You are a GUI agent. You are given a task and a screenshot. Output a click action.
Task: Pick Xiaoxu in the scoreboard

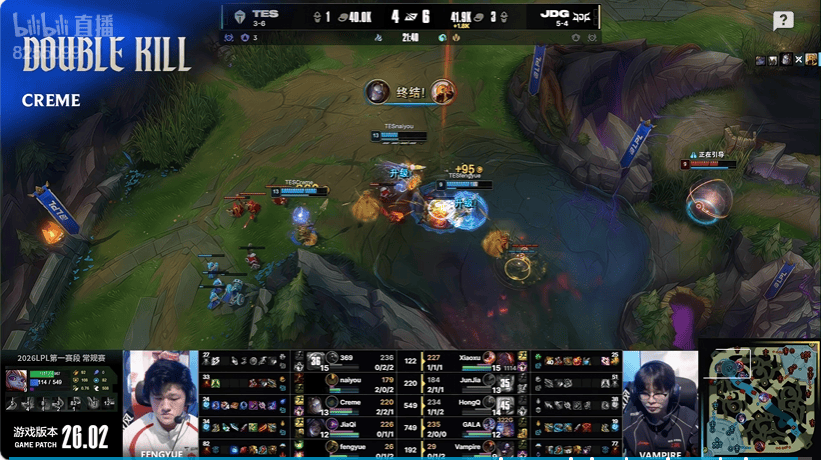[x=470, y=361]
